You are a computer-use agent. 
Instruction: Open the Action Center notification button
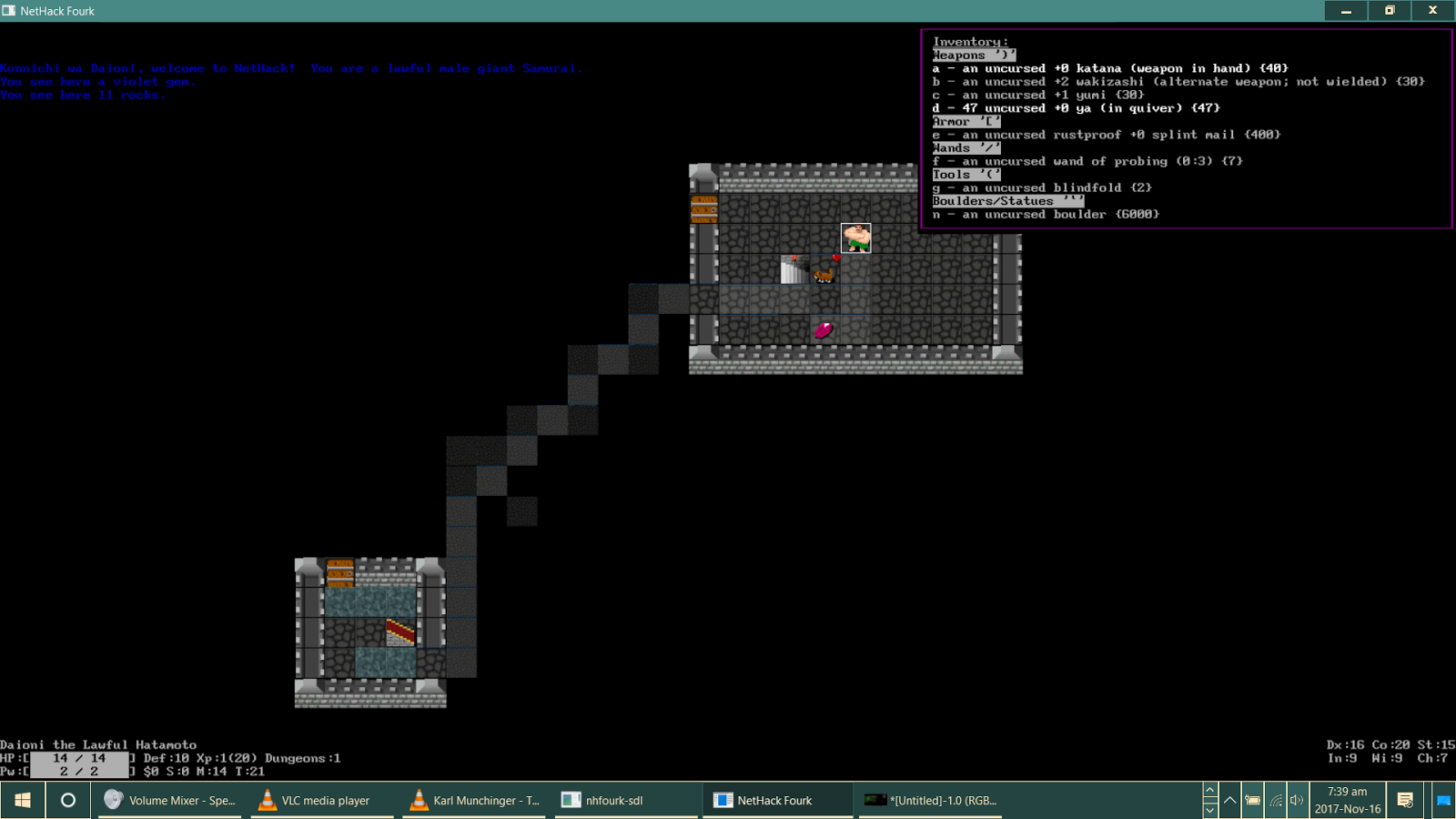tap(1406, 800)
